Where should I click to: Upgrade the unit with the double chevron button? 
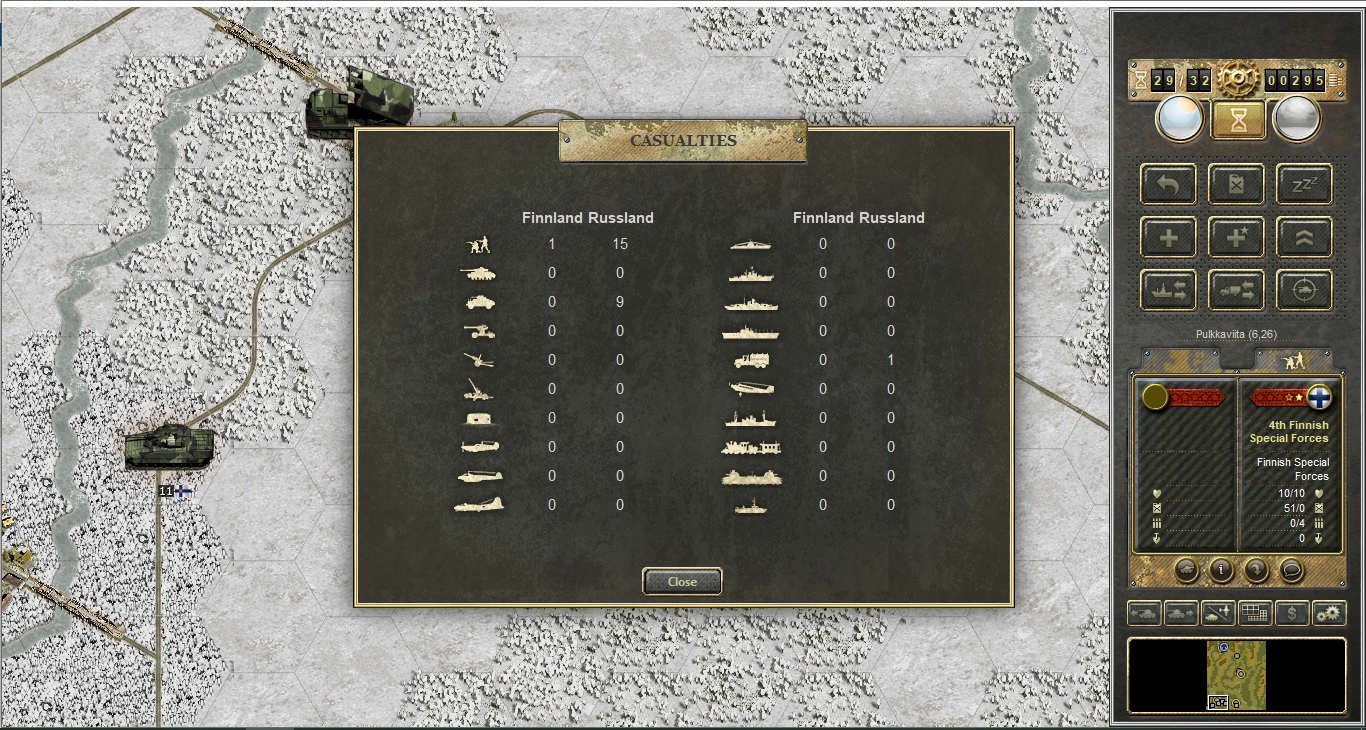click(1304, 237)
